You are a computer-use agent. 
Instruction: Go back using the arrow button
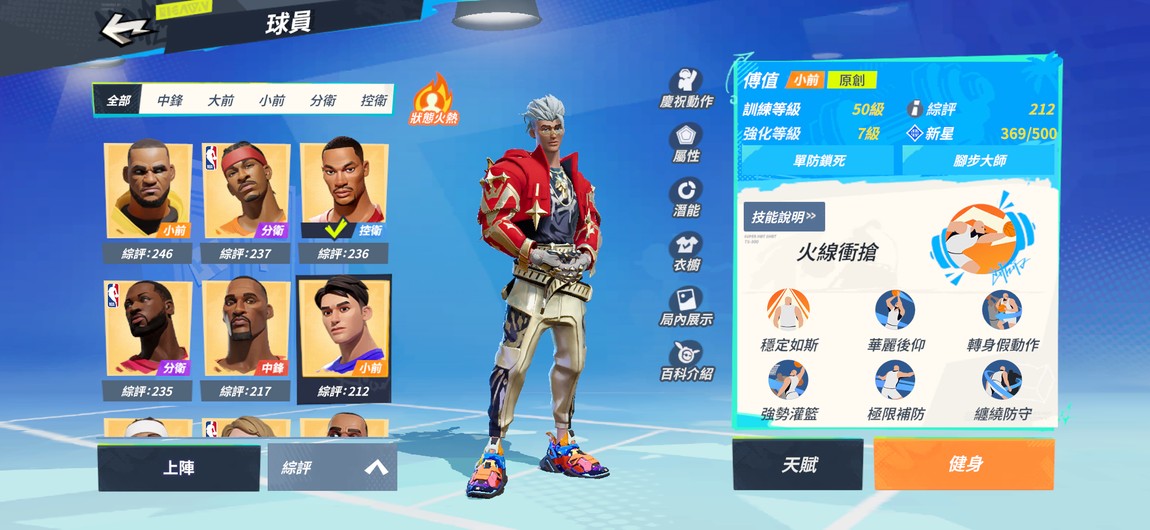pyautogui.click(x=127, y=27)
